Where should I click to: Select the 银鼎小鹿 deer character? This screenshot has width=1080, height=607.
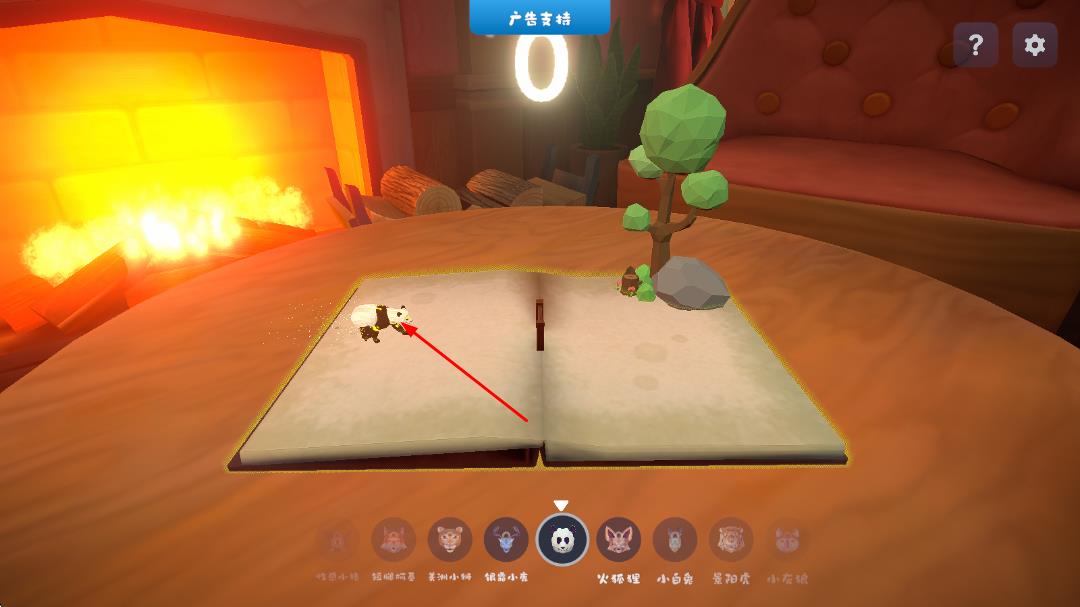pyautogui.click(x=506, y=540)
